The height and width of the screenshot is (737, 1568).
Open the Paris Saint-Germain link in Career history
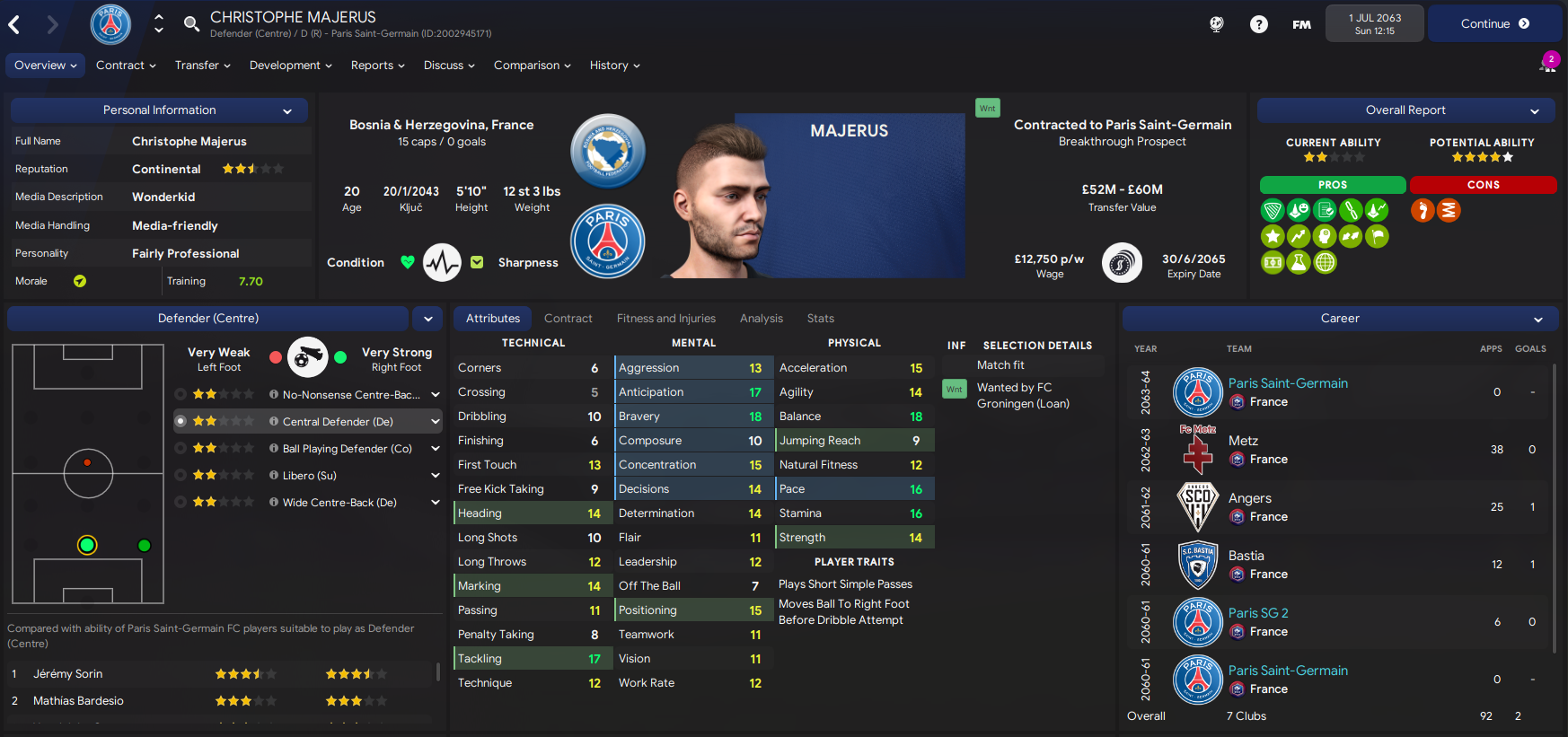pos(1288,382)
